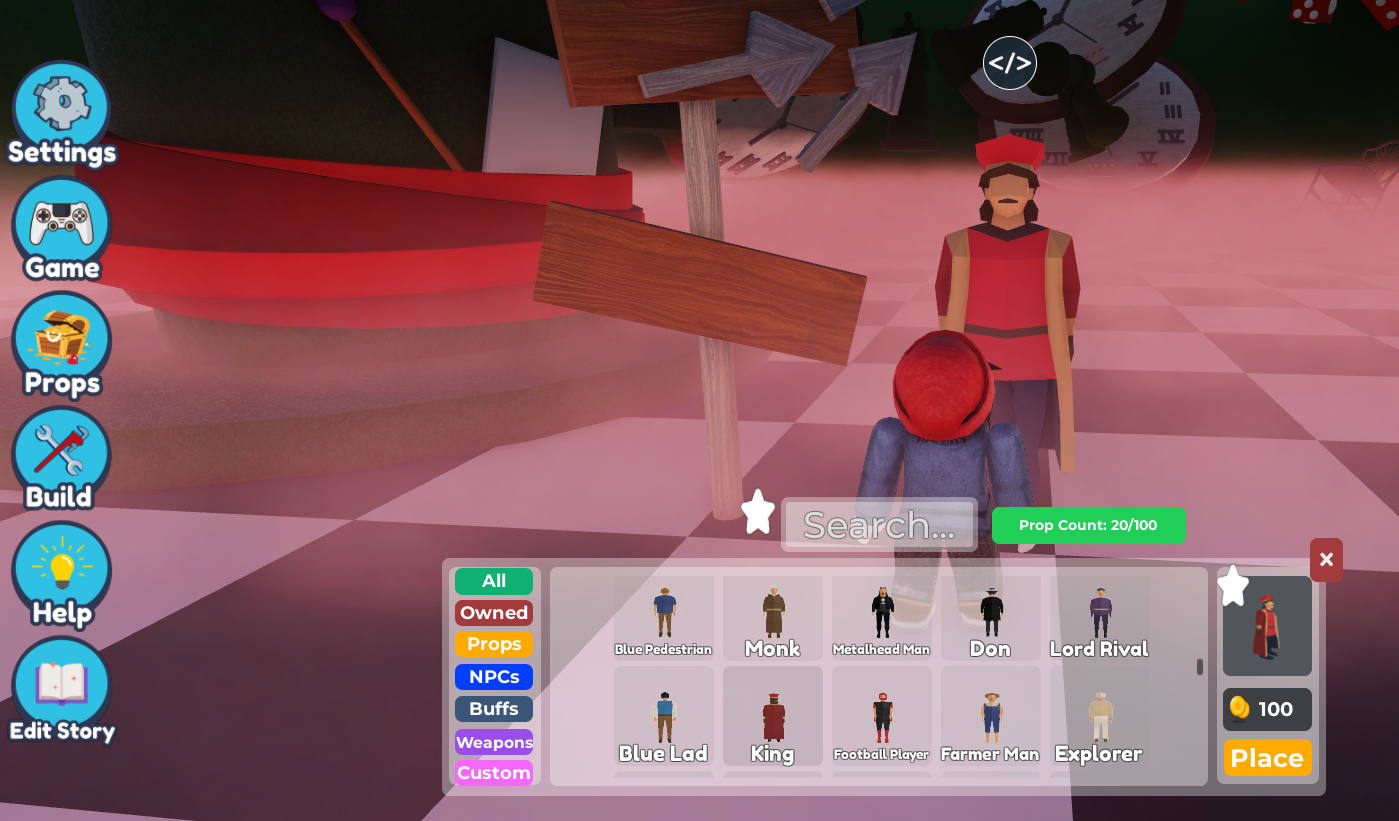The height and width of the screenshot is (821, 1399).
Task: Open the Help lightbulb menu
Action: coord(61,574)
